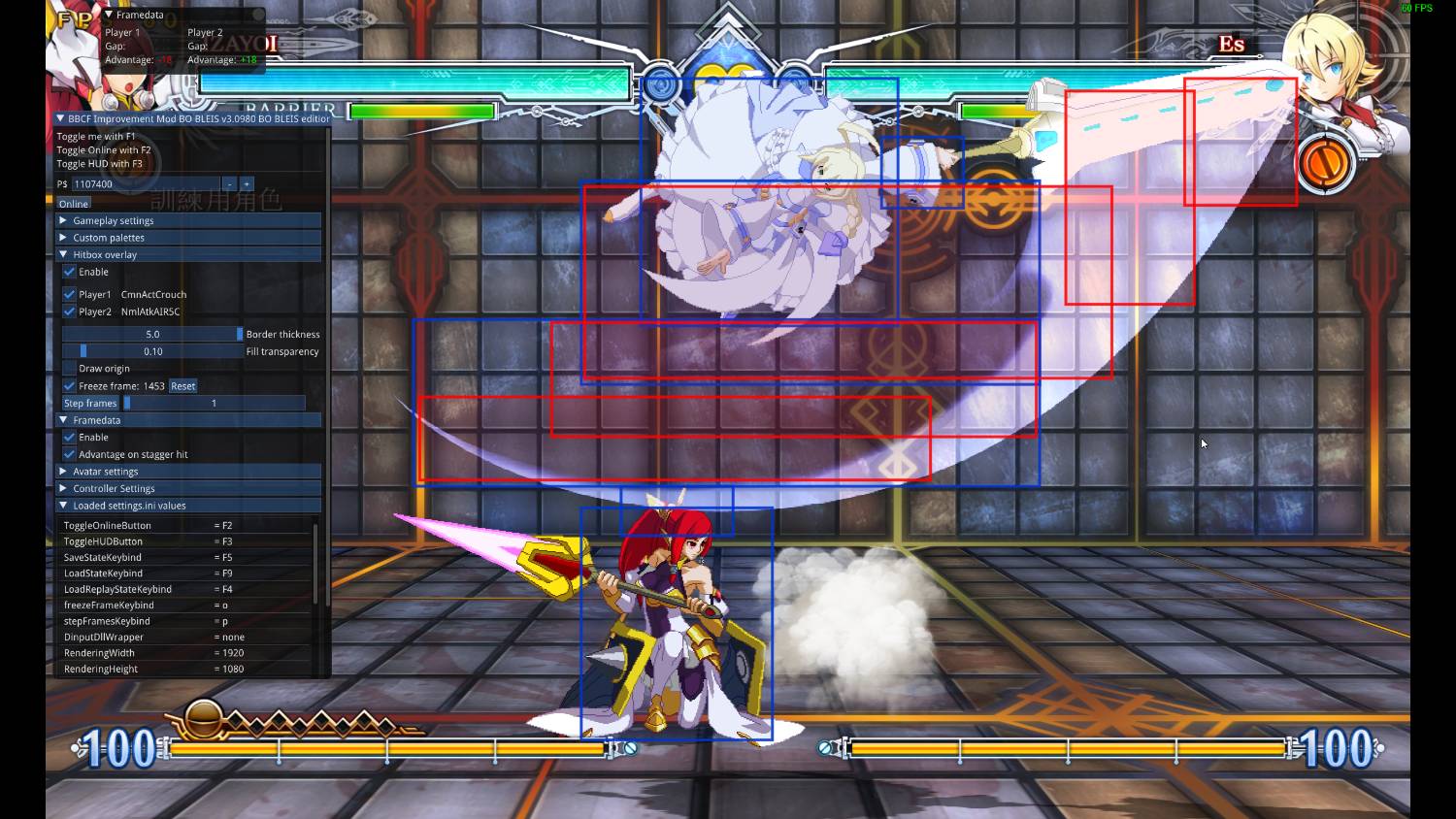
Task: Uncheck the Player2 NmlAtkAIR5C hitbox checkbox
Action: click(x=68, y=311)
